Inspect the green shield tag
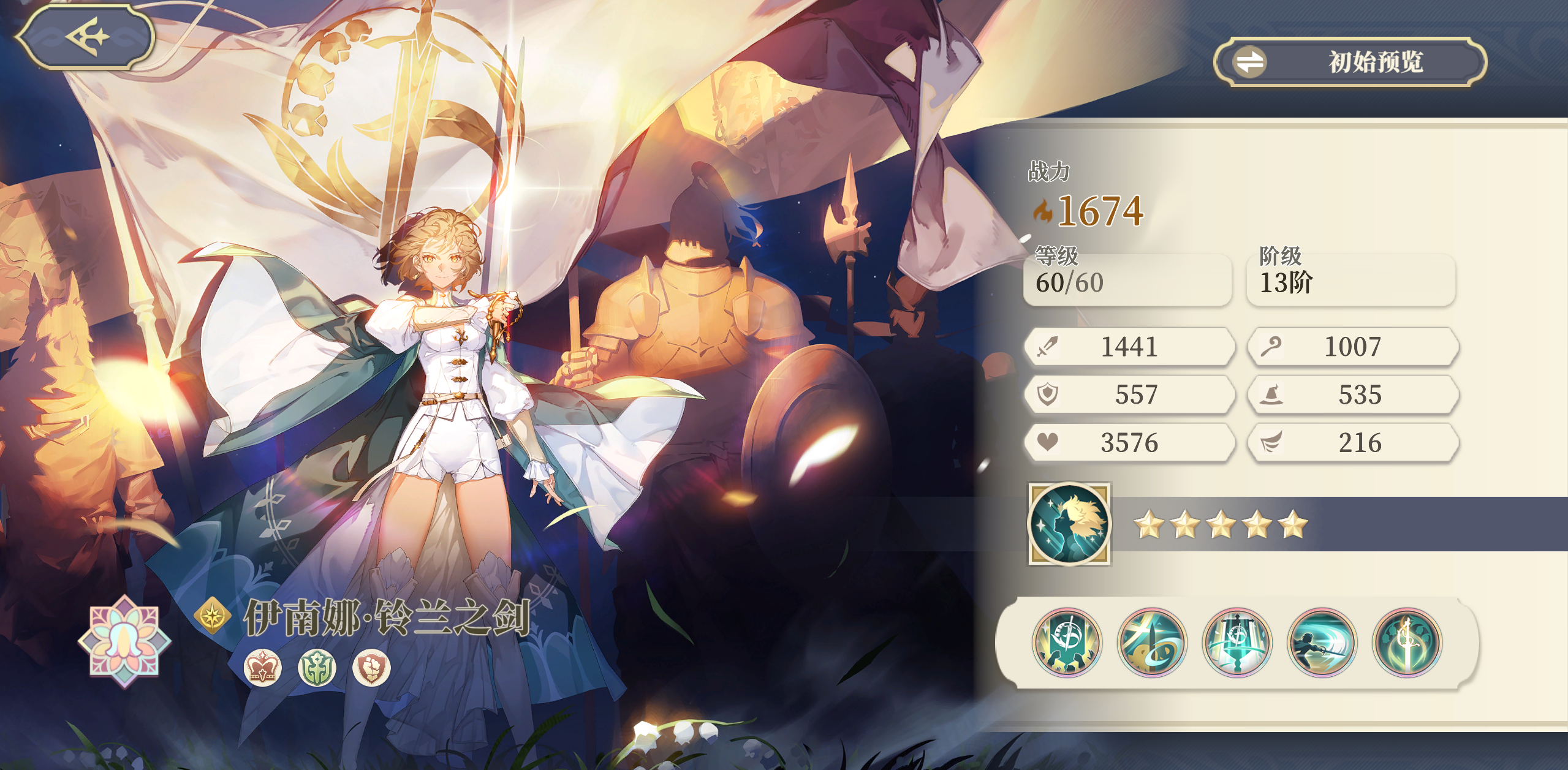The image size is (1568, 770). pyautogui.click(x=317, y=667)
